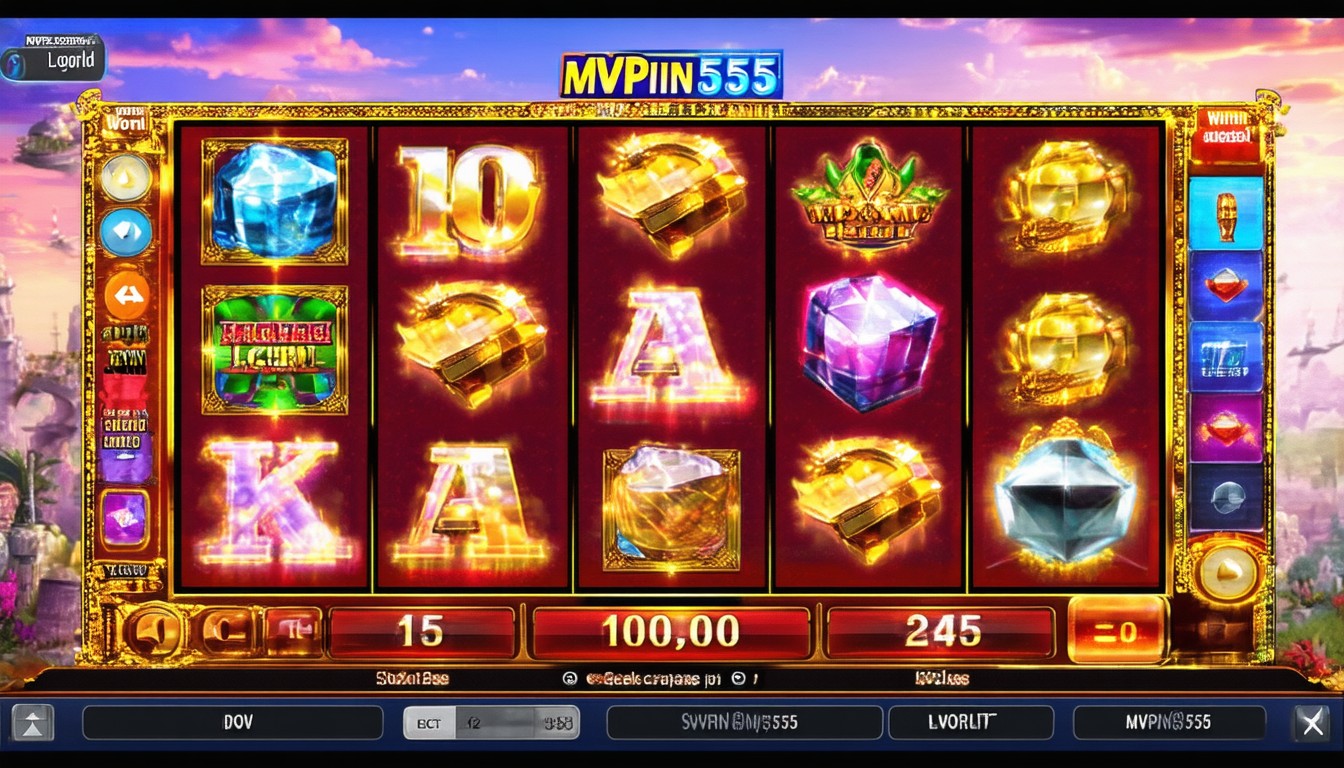Click the MVPIN555 bottom bar button

[1168, 722]
